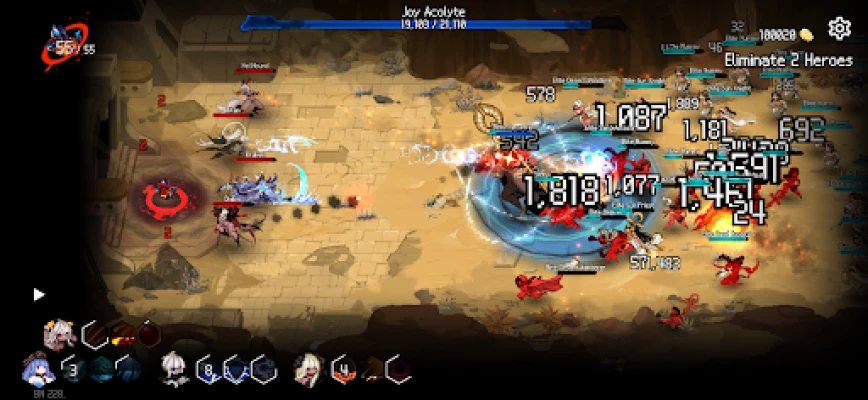Activate the skill showing cooldown 3

[73, 370]
